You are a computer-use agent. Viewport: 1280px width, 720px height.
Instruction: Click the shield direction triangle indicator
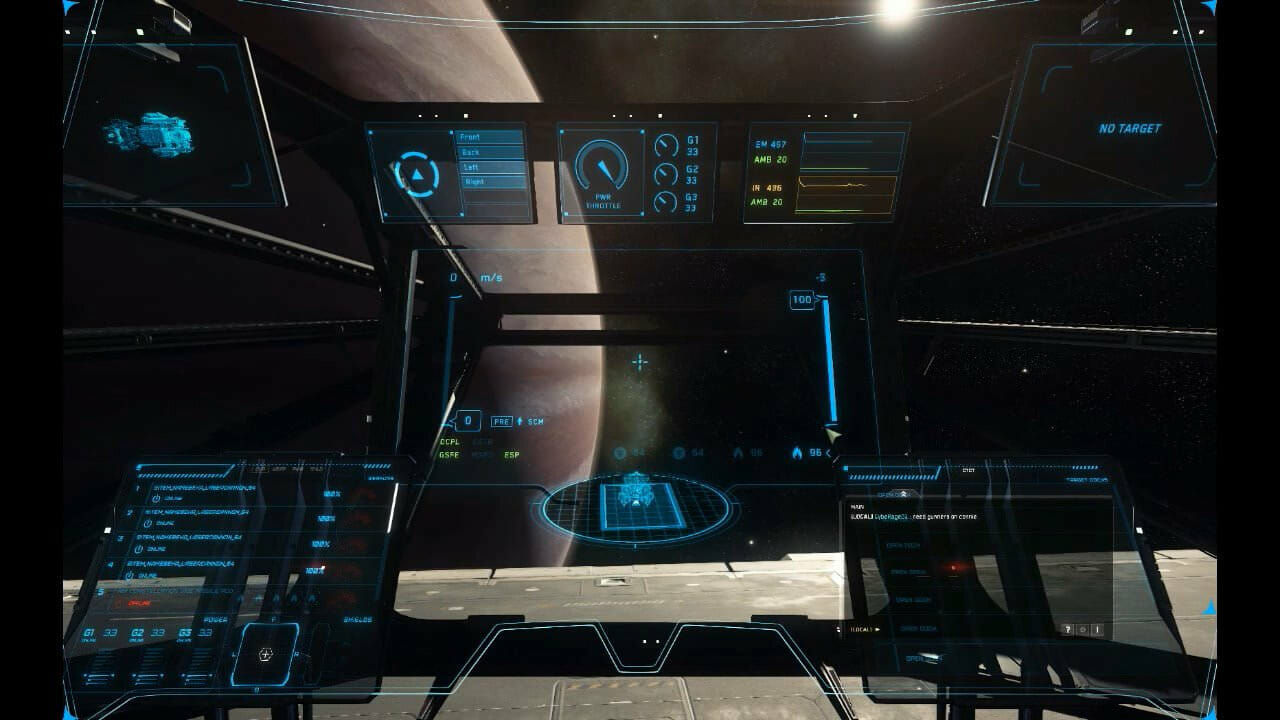416,175
